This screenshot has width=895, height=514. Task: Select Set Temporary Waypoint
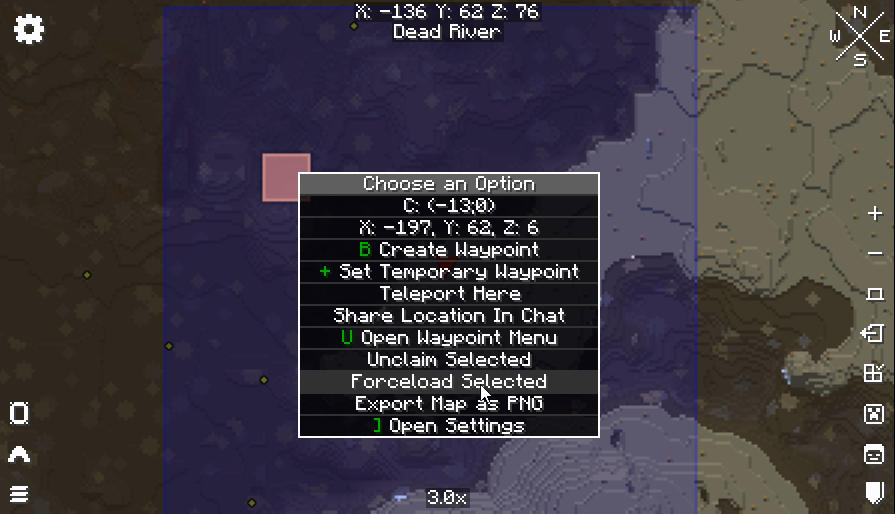click(449, 272)
